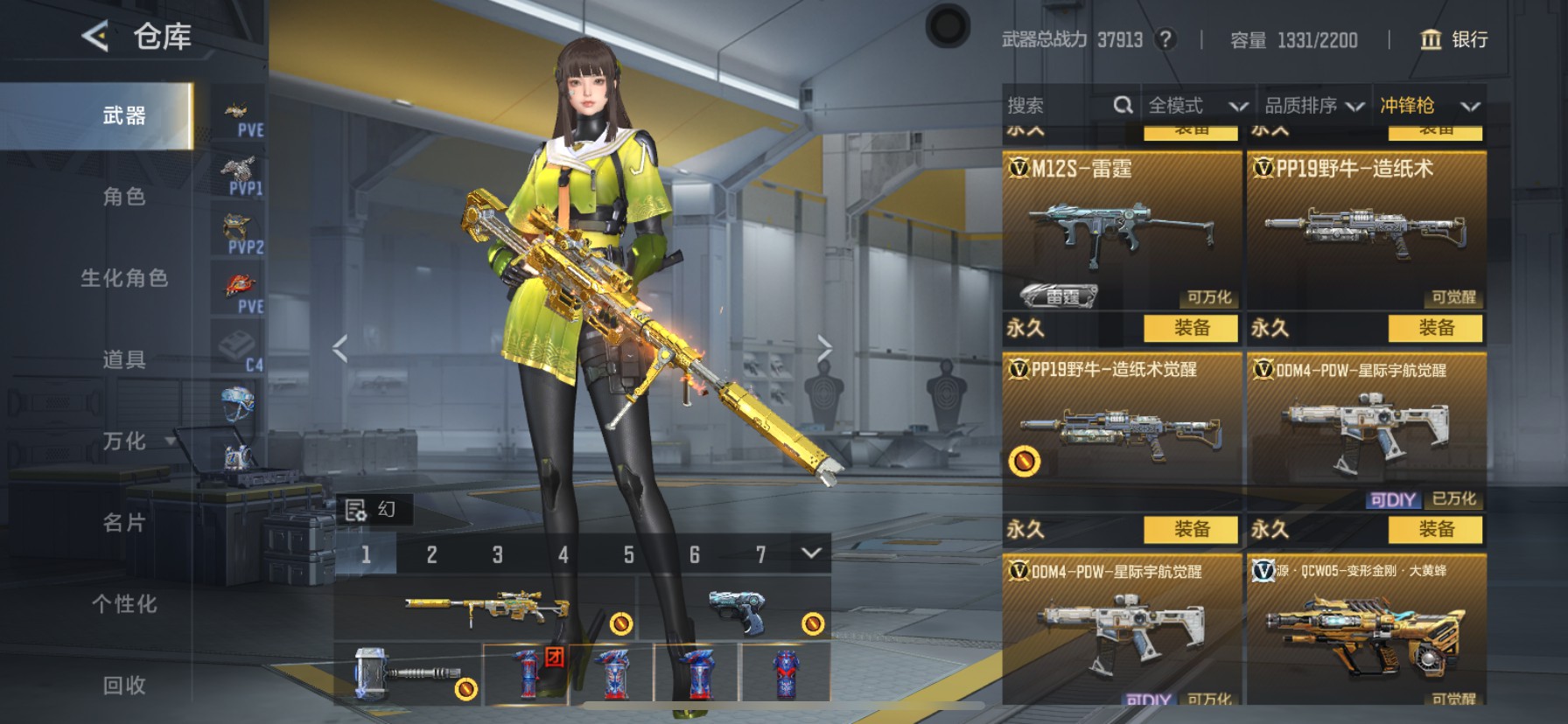The height and width of the screenshot is (724, 1568).
Task: Select the hammer melee weapon slot
Action: (x=408, y=674)
